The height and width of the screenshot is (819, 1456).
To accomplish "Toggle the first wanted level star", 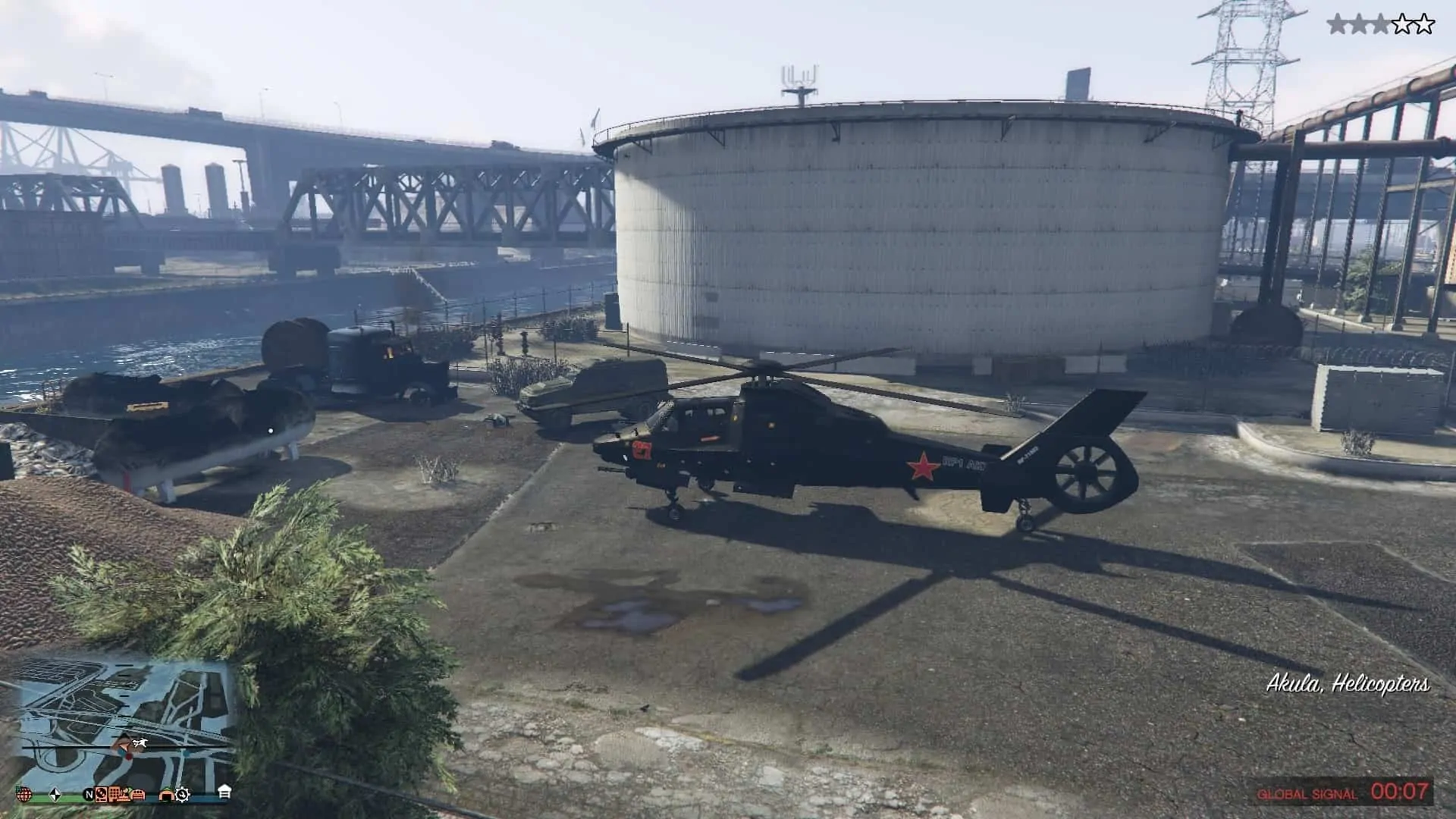I will click(x=1337, y=23).
